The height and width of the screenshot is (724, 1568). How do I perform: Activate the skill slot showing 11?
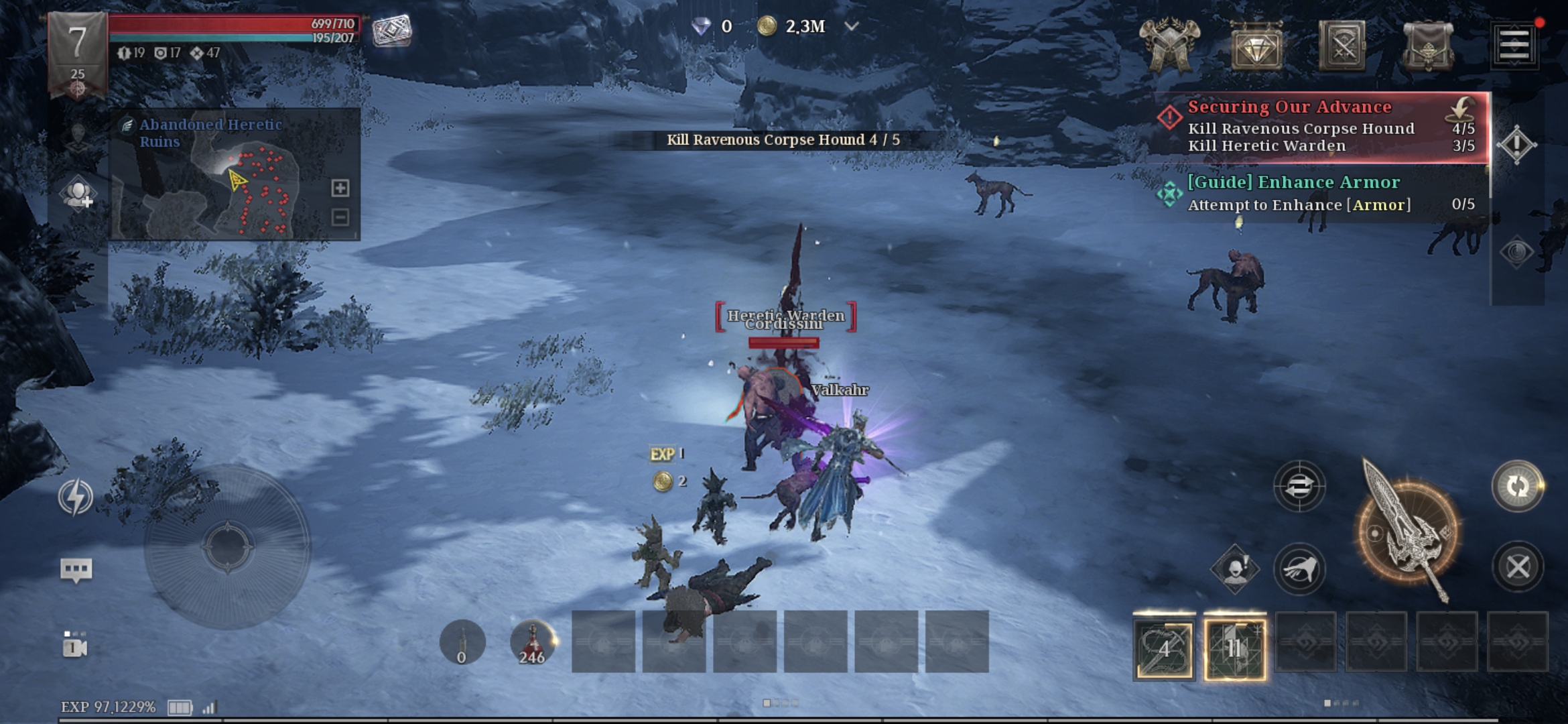point(1234,648)
